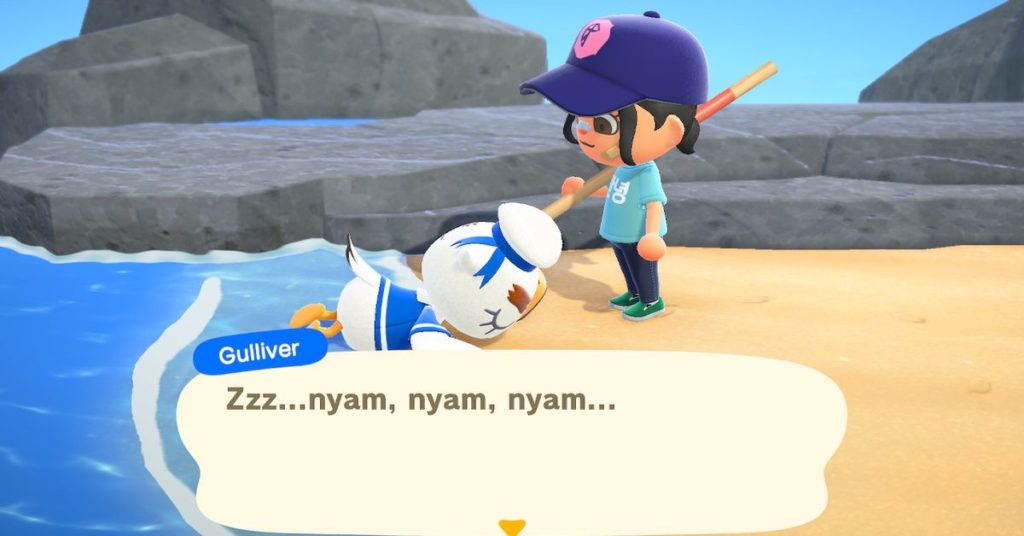Click Gulliver's dialogue text box
The width and height of the screenshot is (1024, 536).
[x=512, y=440]
